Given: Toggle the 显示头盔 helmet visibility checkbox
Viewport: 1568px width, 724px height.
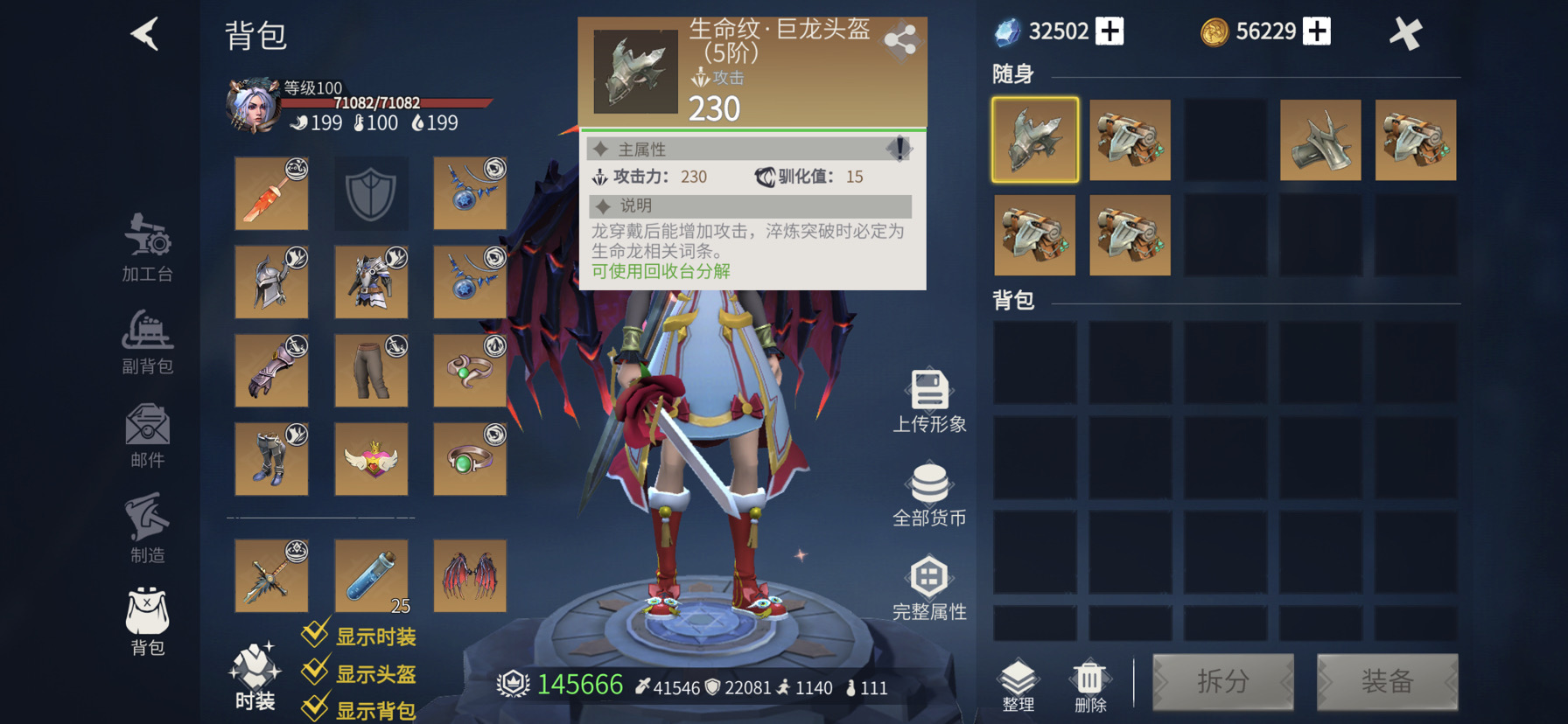Looking at the screenshot, I should pyautogui.click(x=315, y=672).
